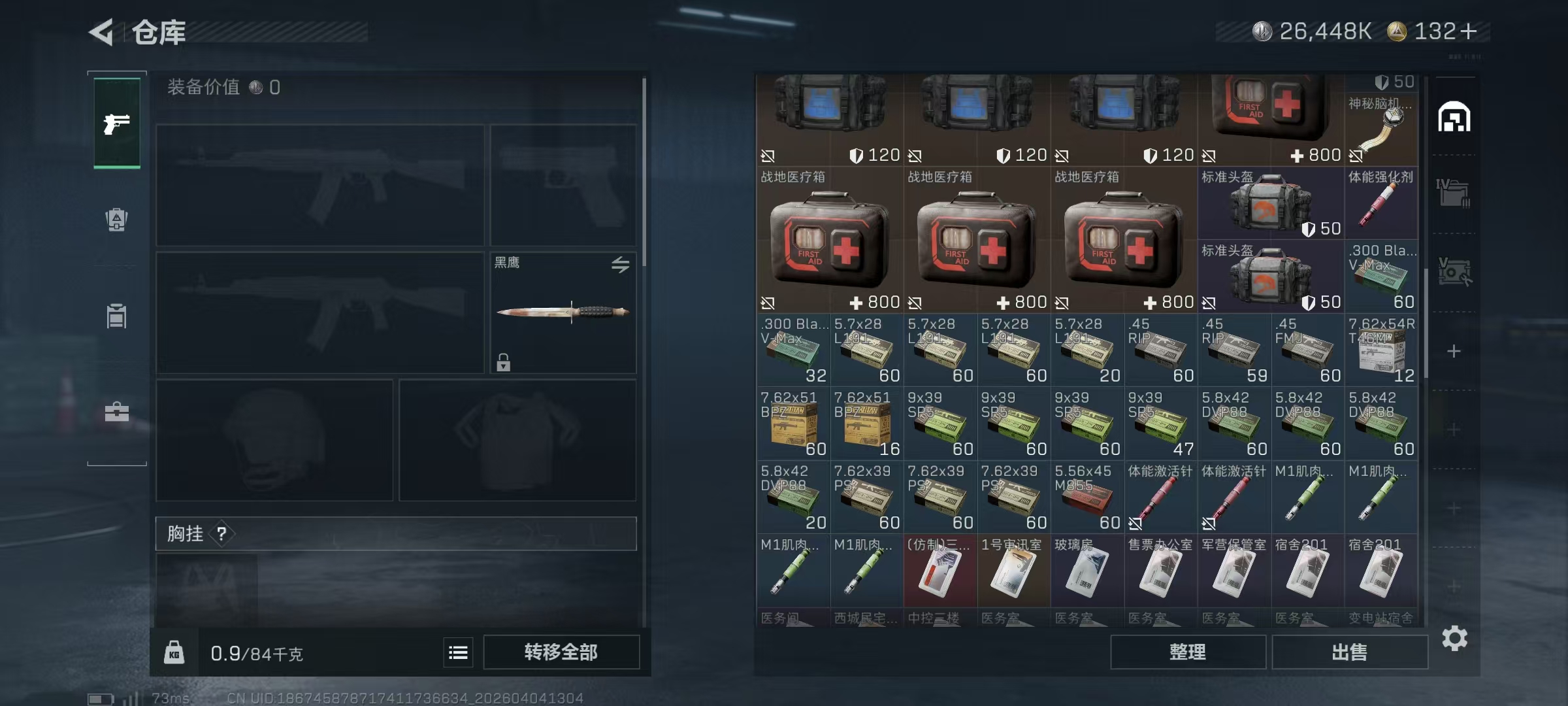Open the 出售 sell mode

pos(1349,652)
